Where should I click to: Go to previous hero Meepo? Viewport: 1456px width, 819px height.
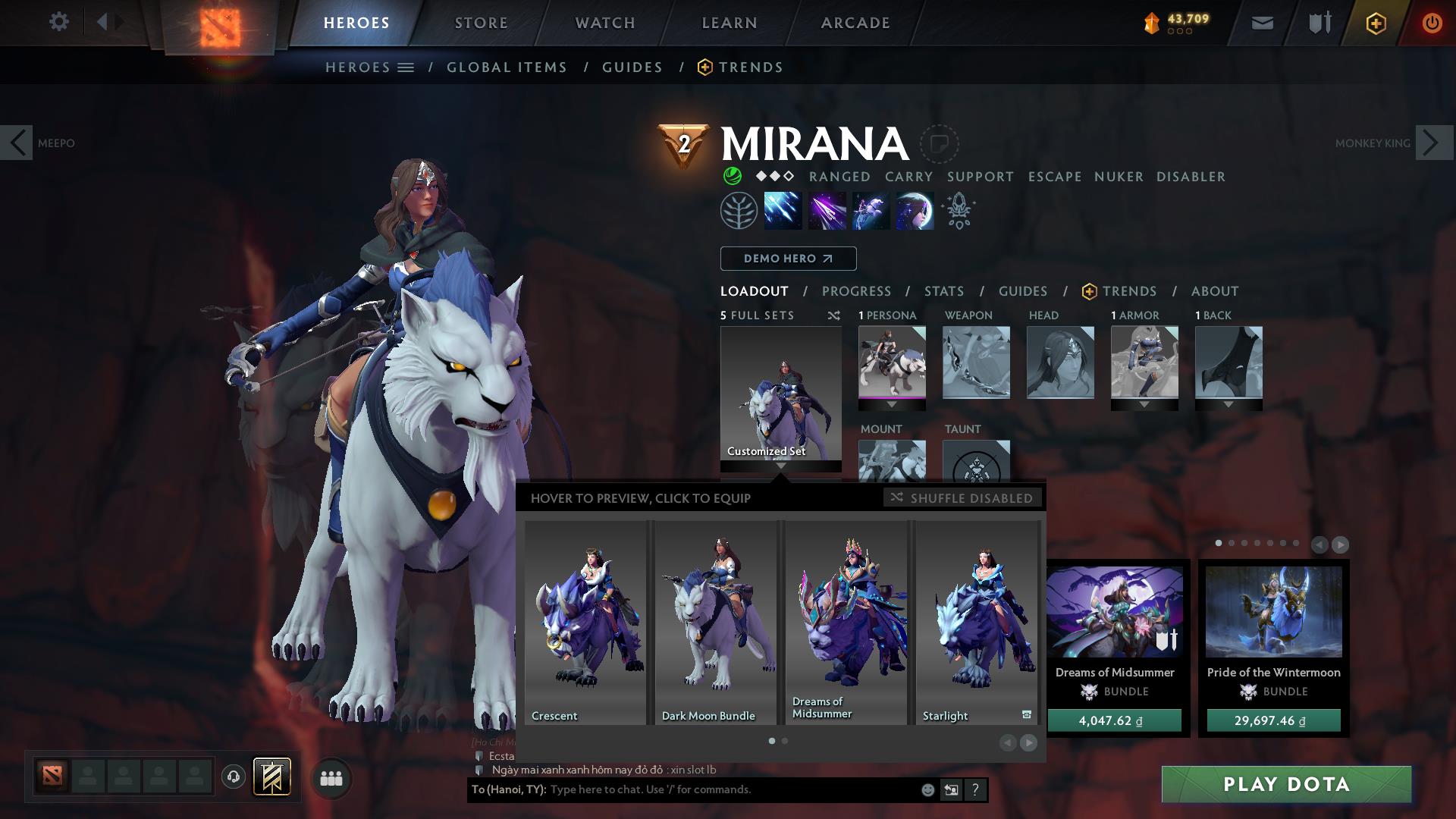coord(17,143)
